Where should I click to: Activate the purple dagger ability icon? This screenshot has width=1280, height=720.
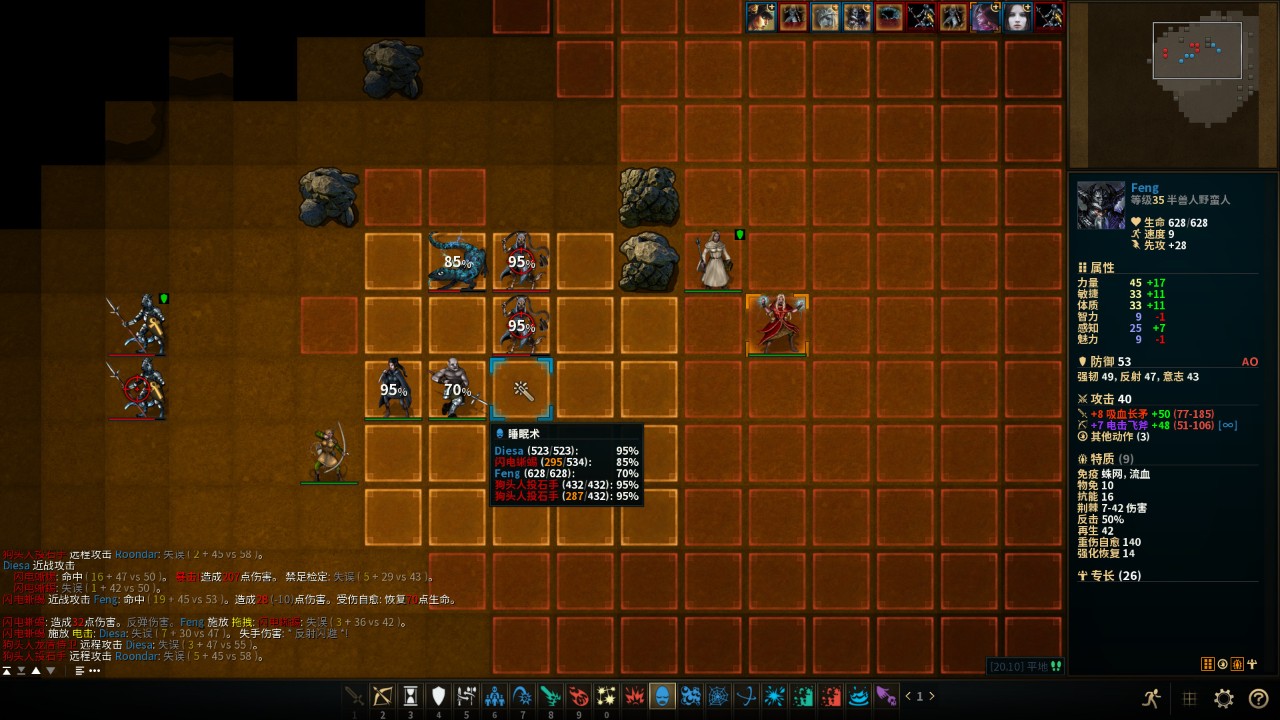click(x=886, y=696)
